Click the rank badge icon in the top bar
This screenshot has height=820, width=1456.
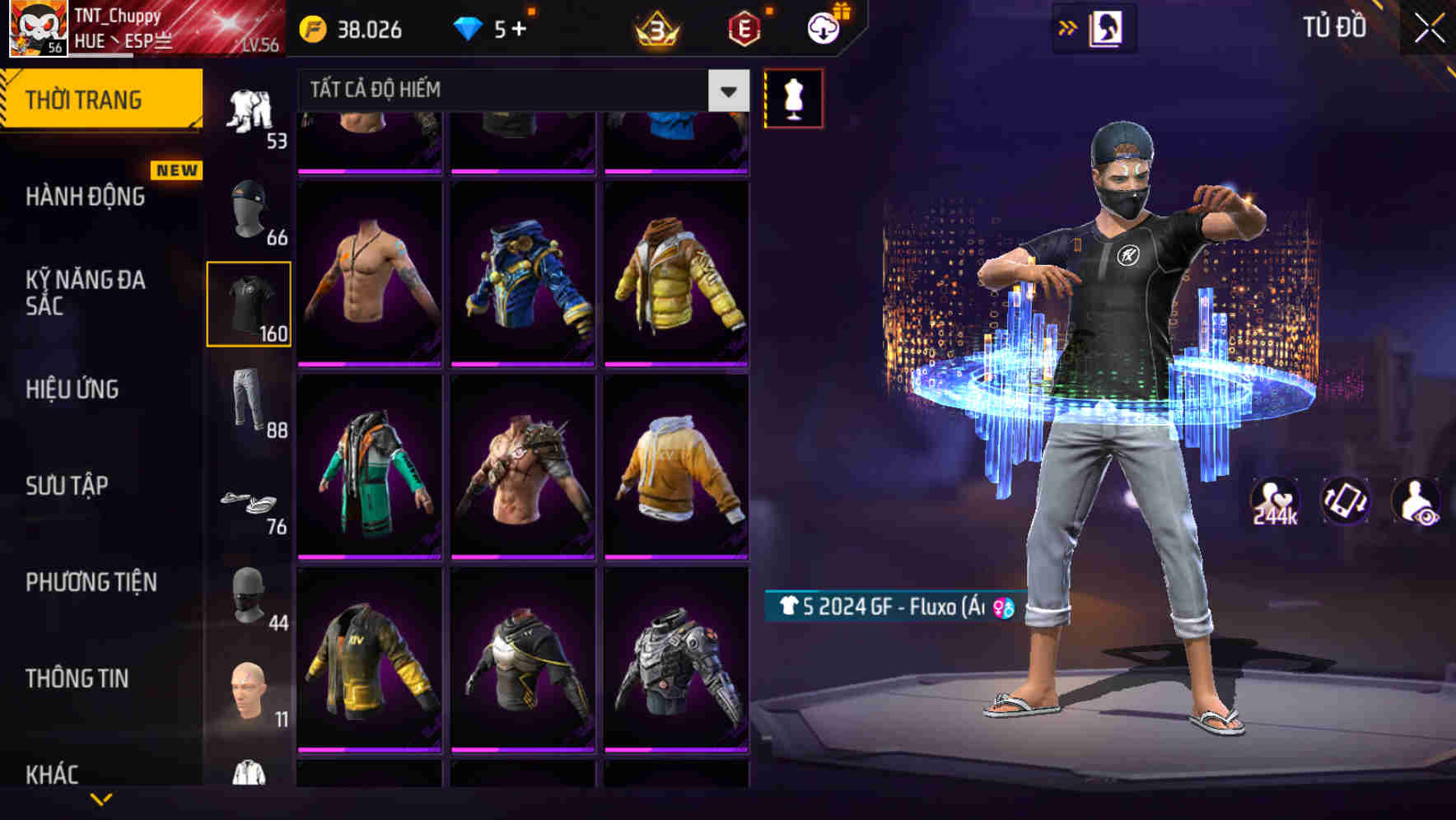pyautogui.click(x=655, y=30)
